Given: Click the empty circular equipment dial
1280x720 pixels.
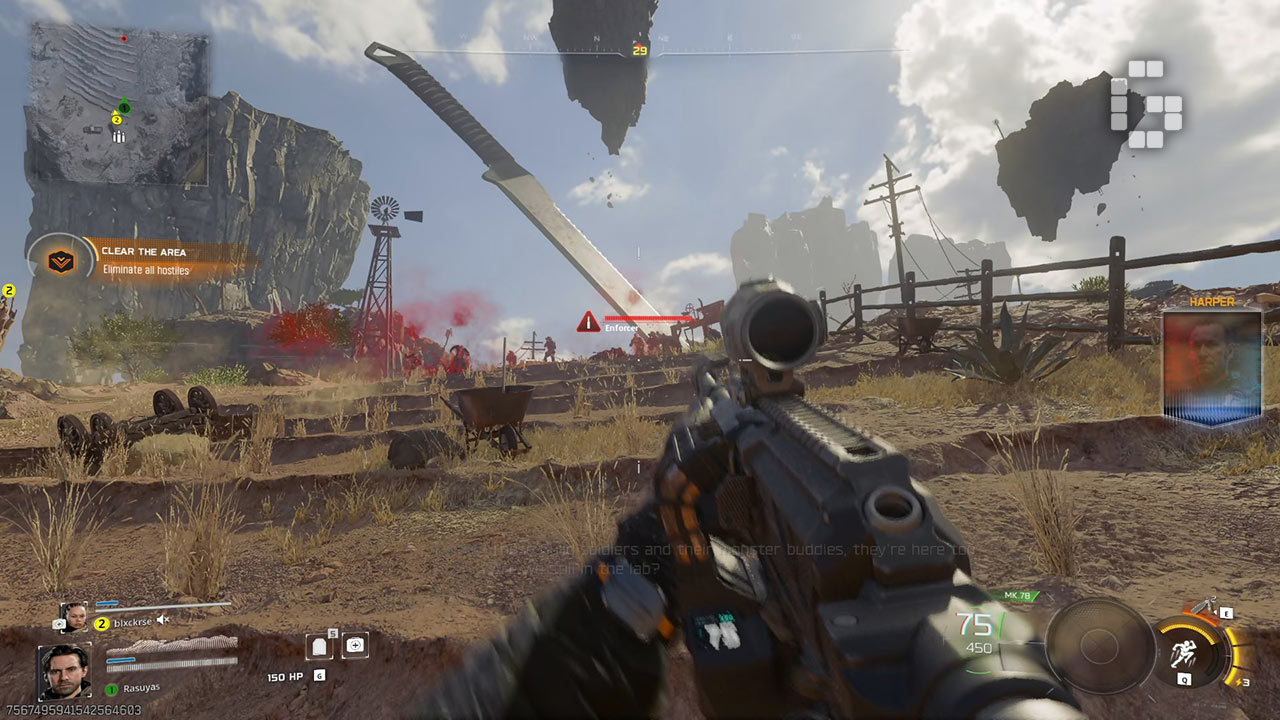Looking at the screenshot, I should click(x=1100, y=646).
